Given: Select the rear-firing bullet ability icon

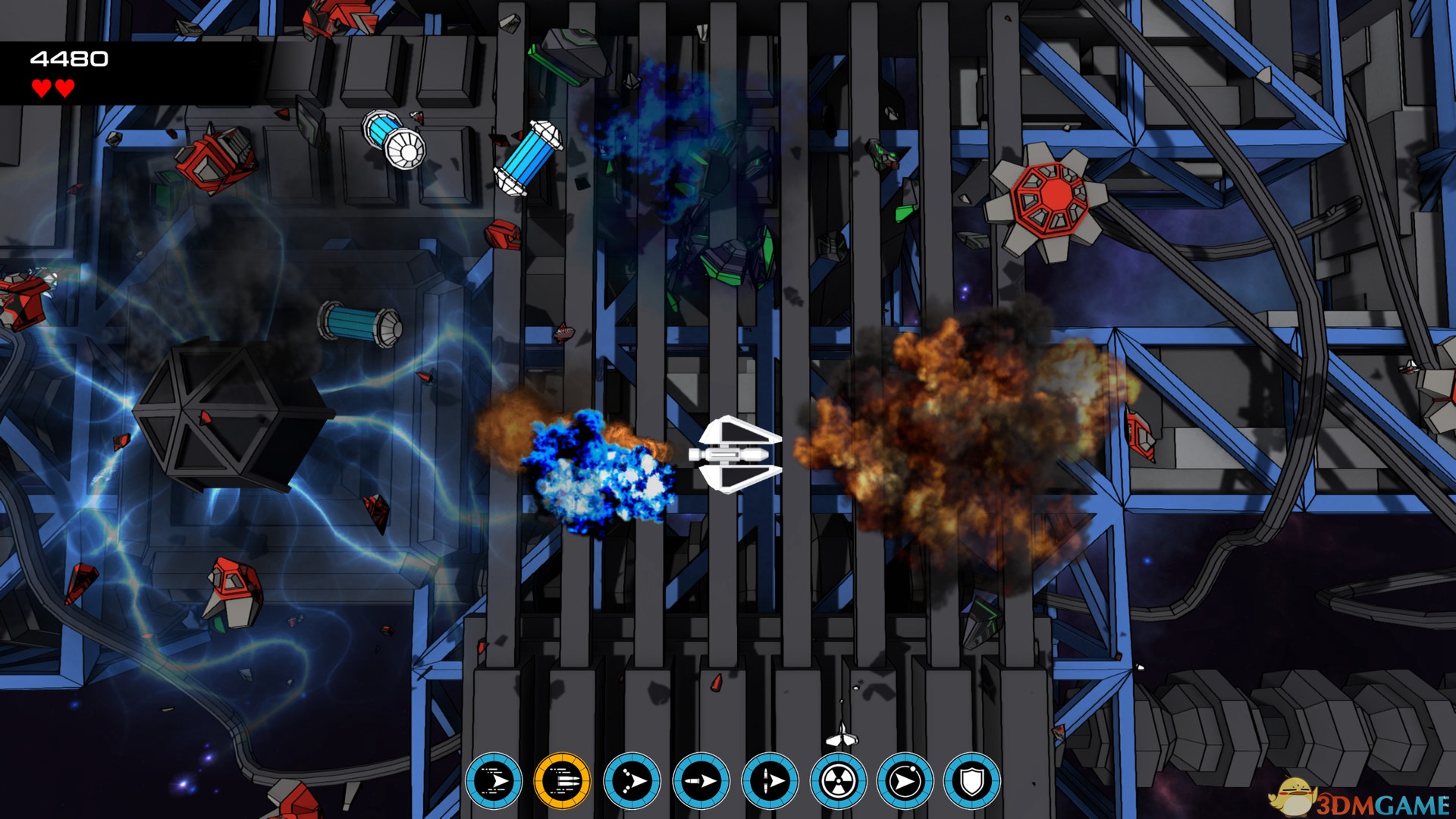Looking at the screenshot, I should [x=701, y=780].
